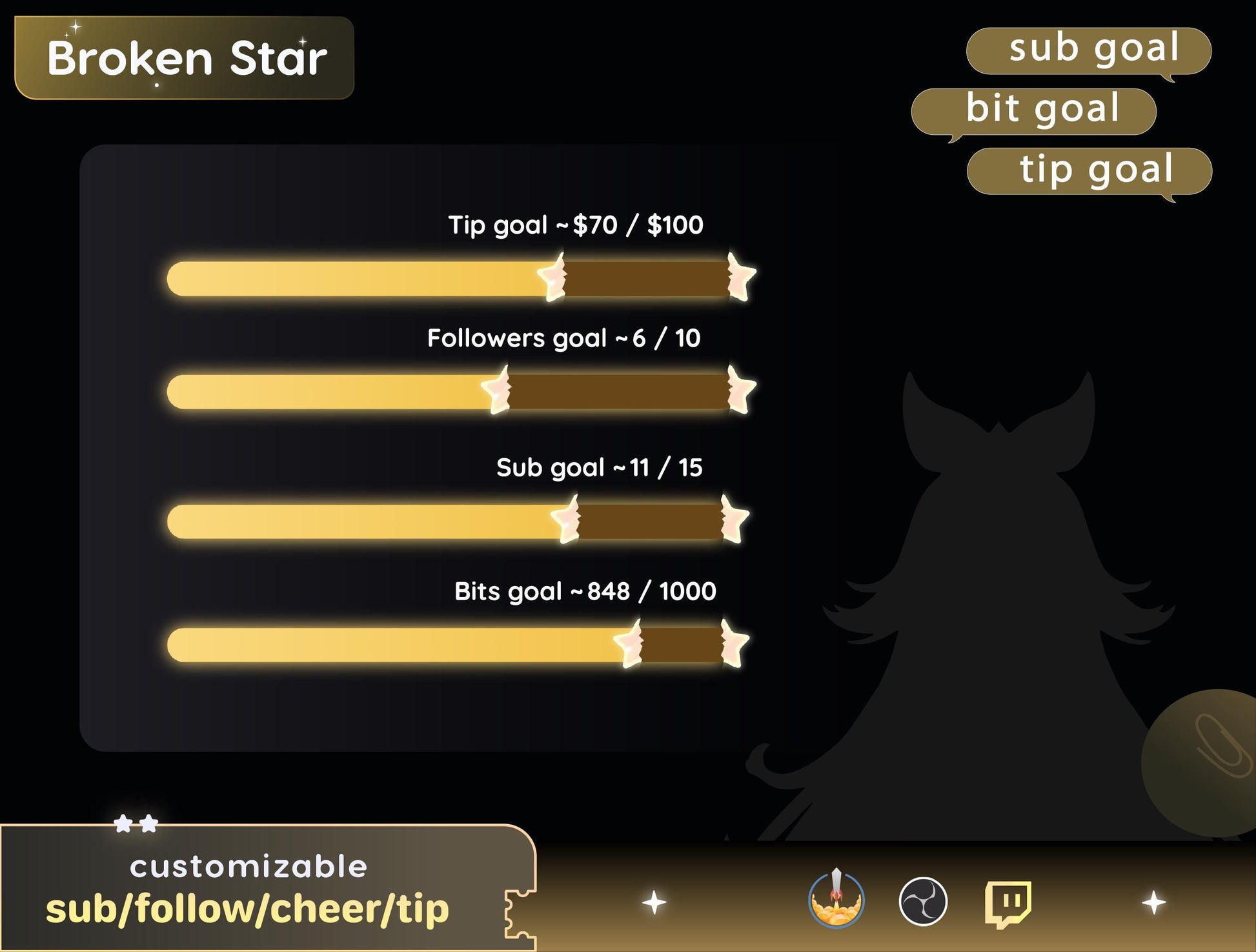Image resolution: width=1256 pixels, height=952 pixels.
Task: Click the OBS logo icon
Action: (923, 901)
